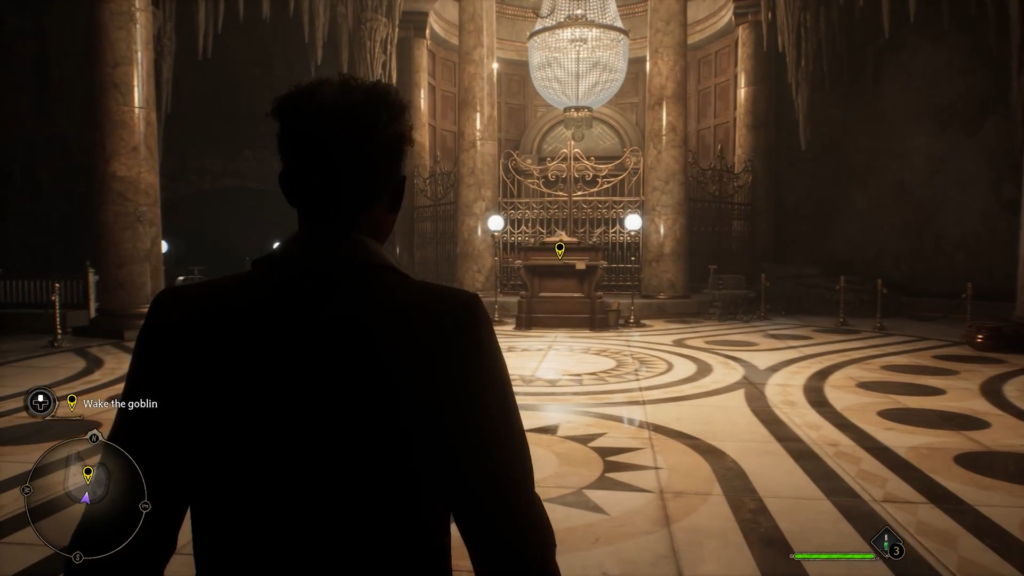Click the circular minimap
Viewport: 1024px width, 576px height.
tap(86, 497)
